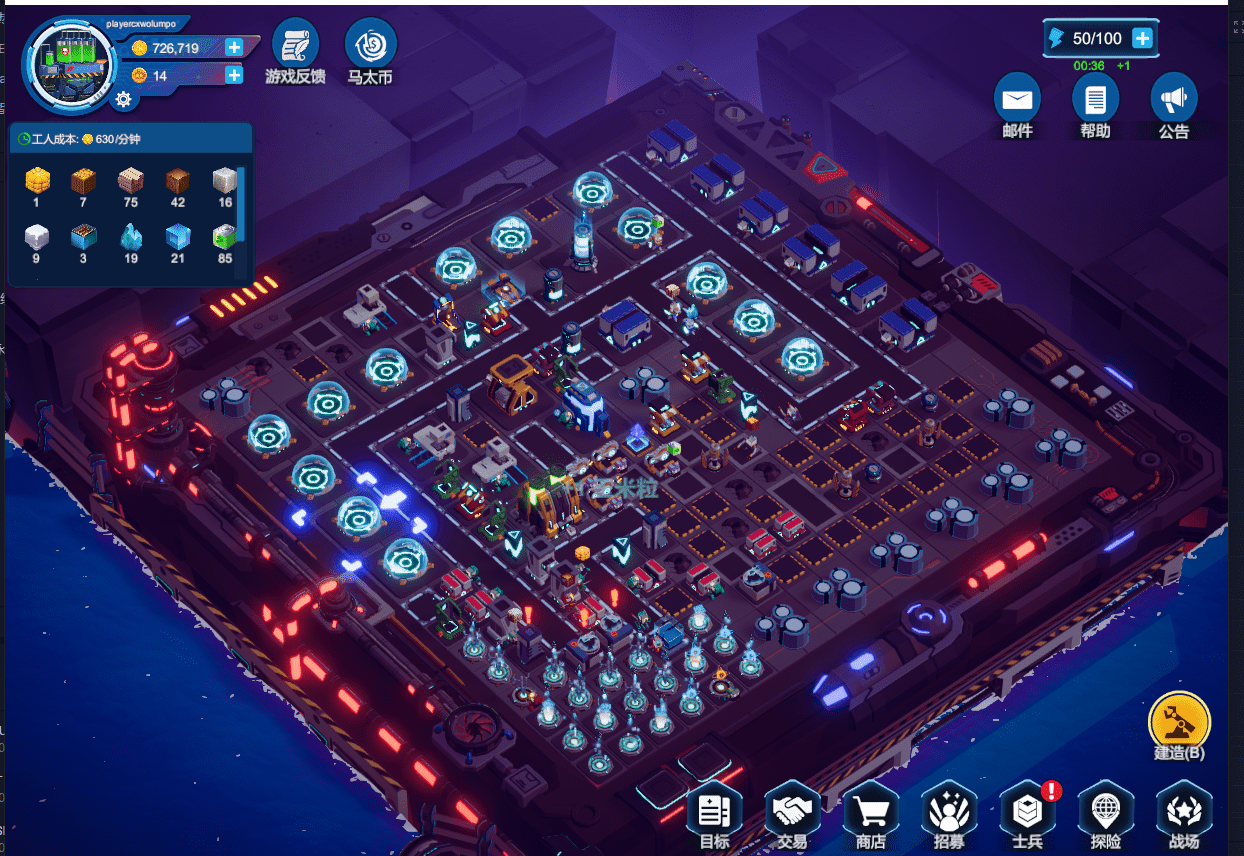Image resolution: width=1244 pixels, height=856 pixels.
Task: Open the 士兵 soldiers menu
Action: click(x=1027, y=810)
